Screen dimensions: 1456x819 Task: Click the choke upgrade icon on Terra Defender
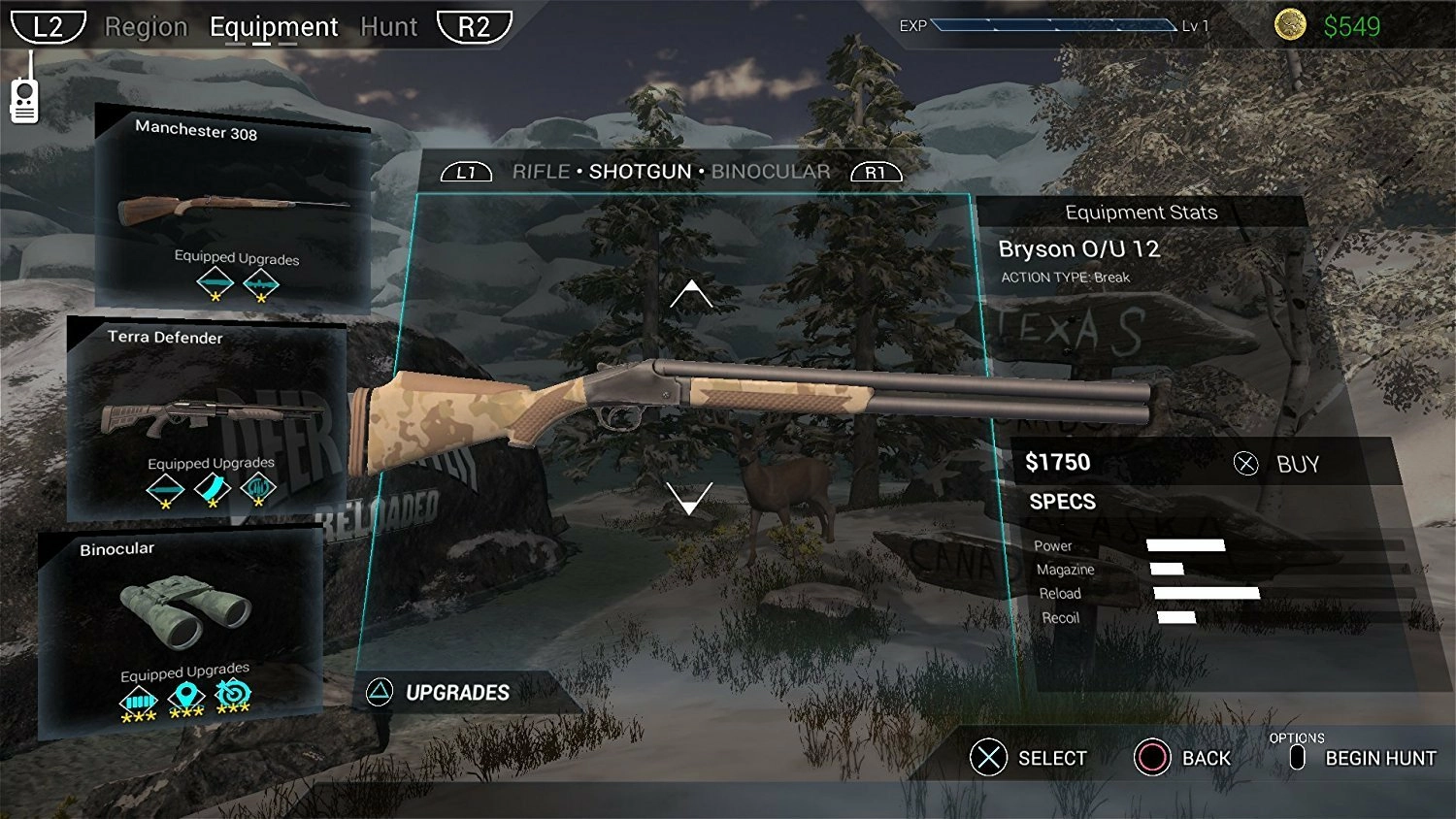[x=259, y=489]
